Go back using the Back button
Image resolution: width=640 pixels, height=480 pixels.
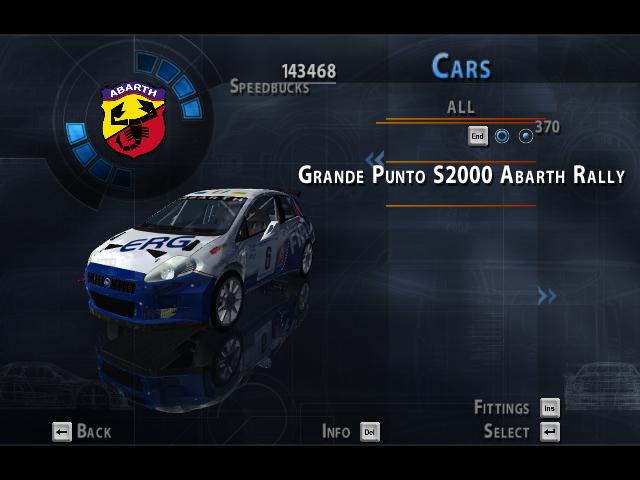[82, 432]
